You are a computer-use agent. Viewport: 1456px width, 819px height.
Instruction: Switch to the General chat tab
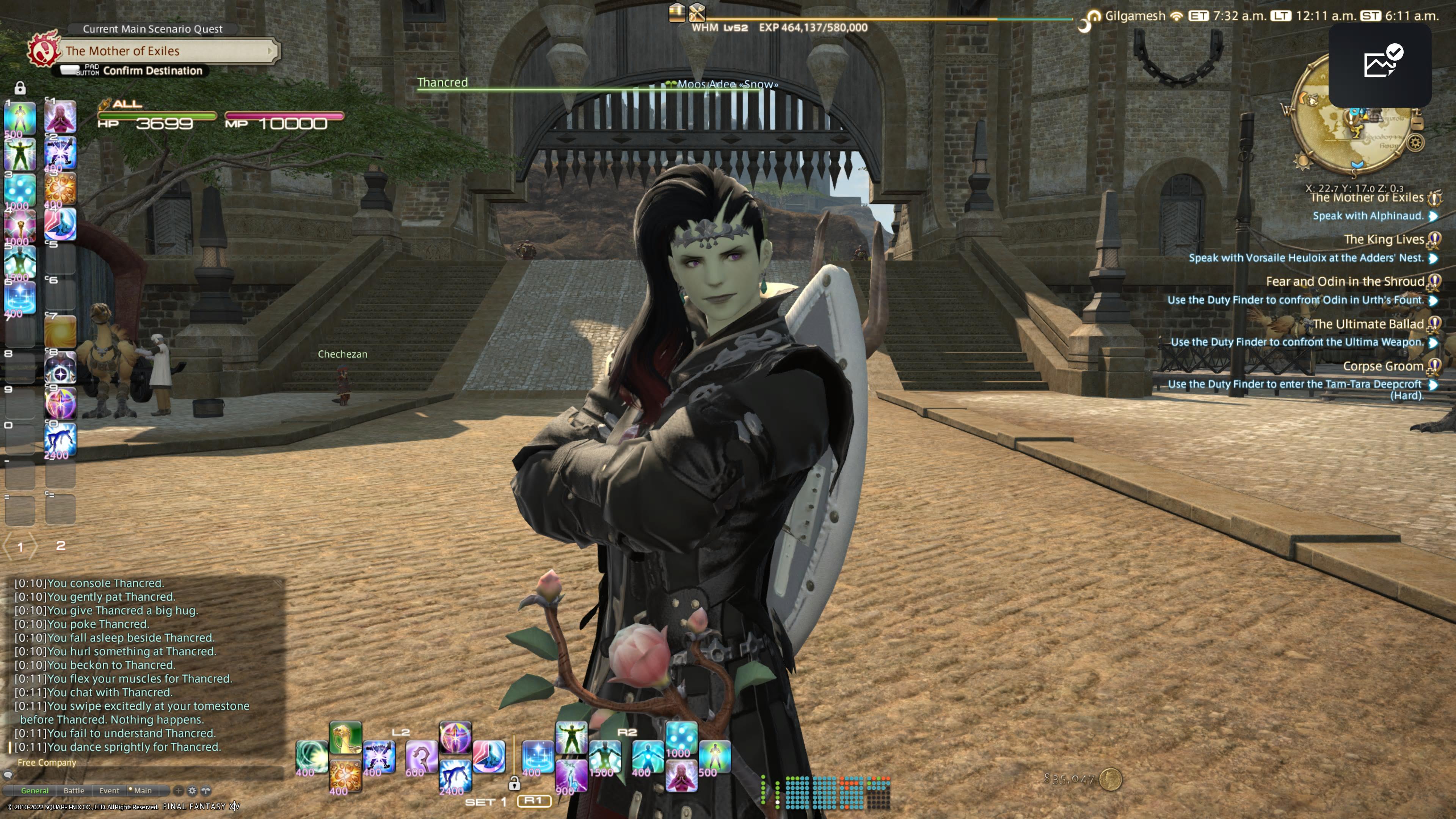tap(35, 791)
